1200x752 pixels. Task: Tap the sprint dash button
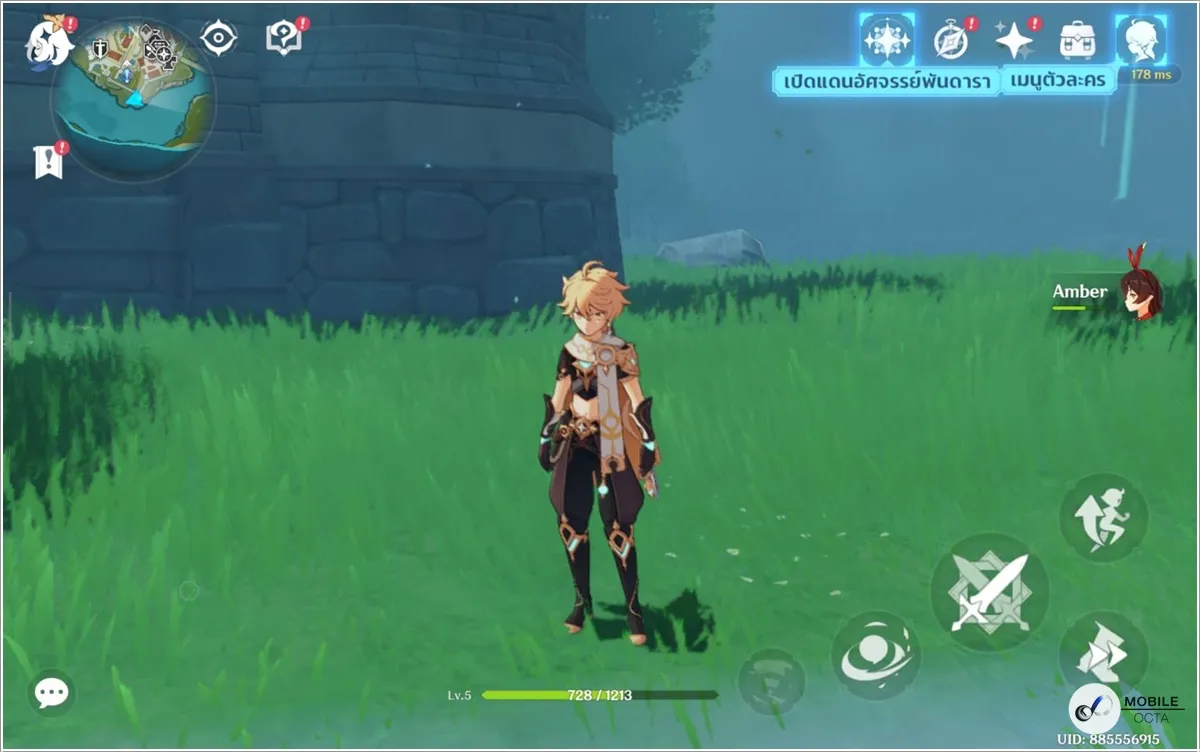[1103, 653]
